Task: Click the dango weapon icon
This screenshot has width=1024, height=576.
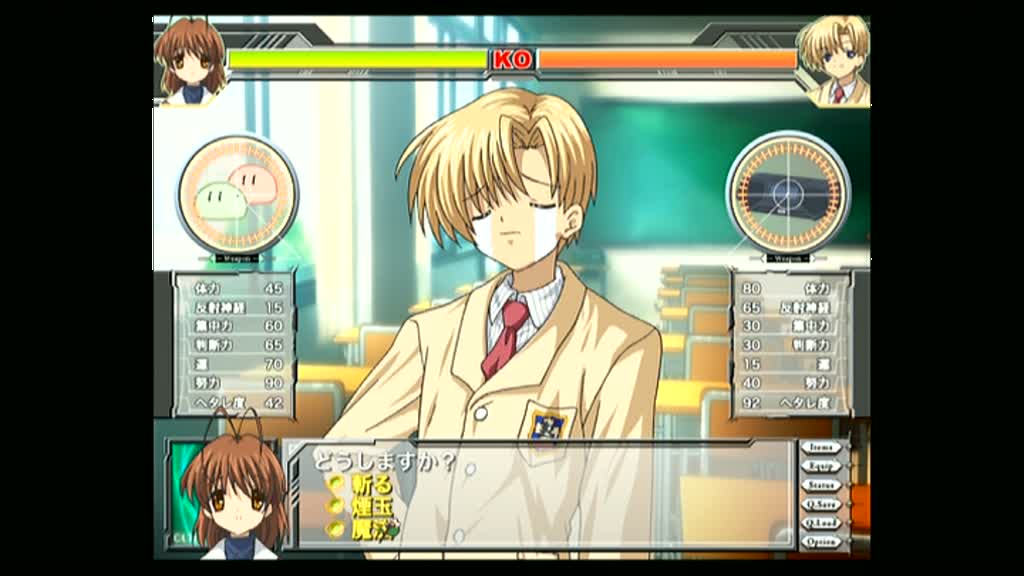Action: [237, 194]
